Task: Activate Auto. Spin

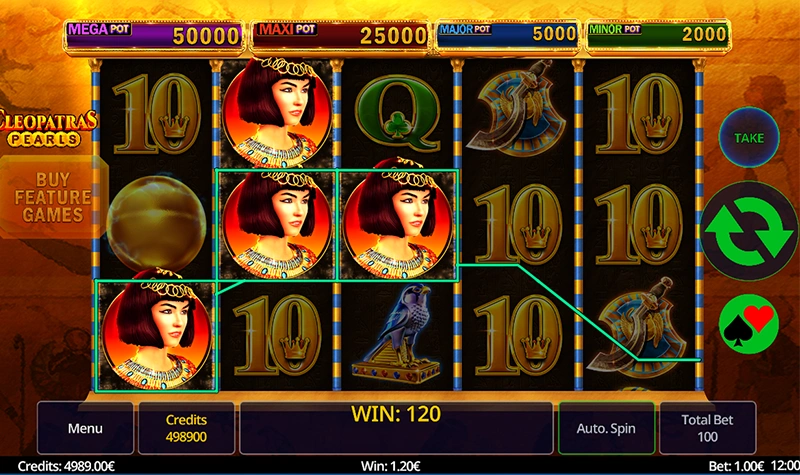Action: coord(606,428)
